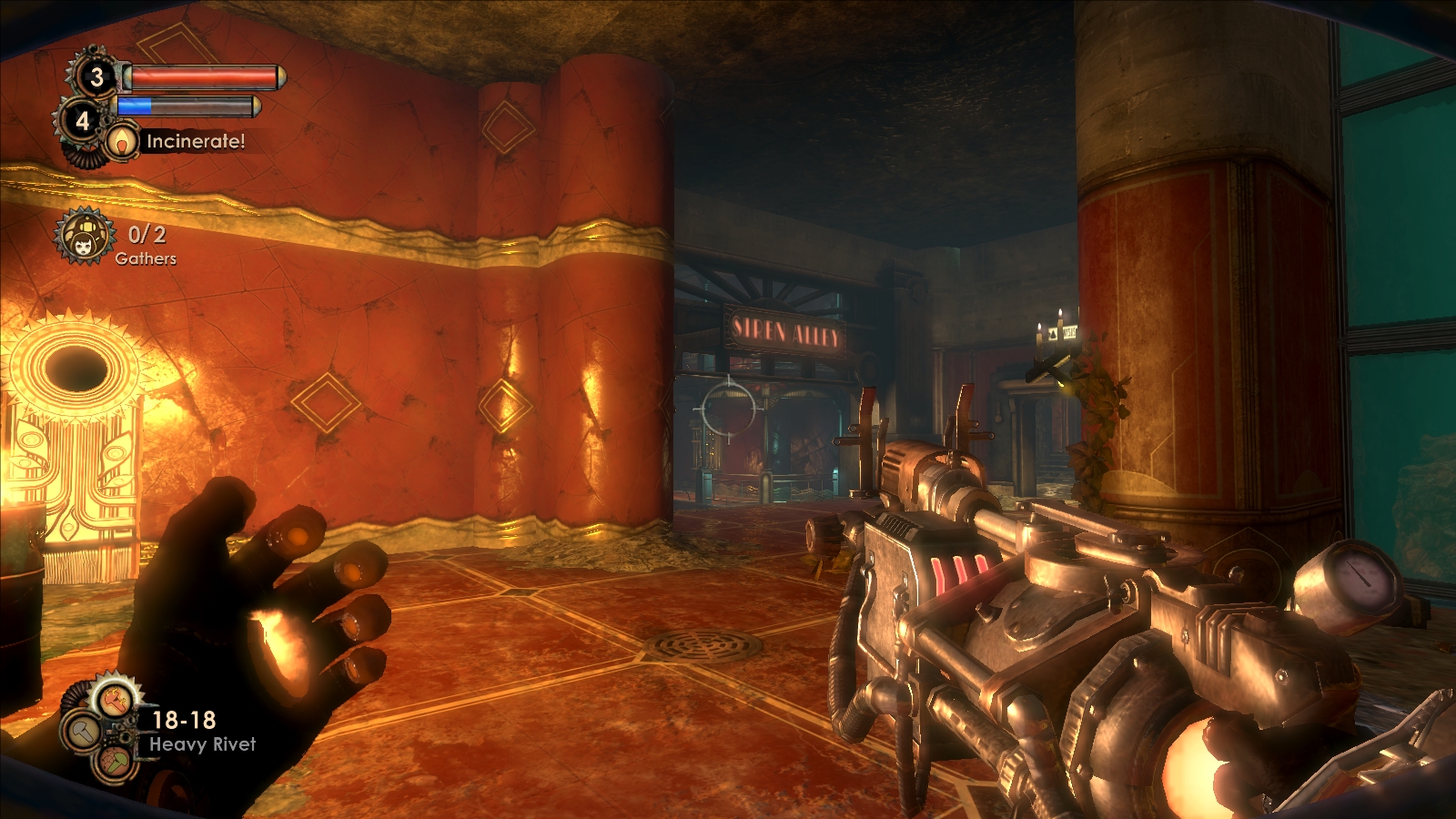Select the Incinerate! plasmid flame icon
The width and height of the screenshot is (1456, 819).
(122, 141)
